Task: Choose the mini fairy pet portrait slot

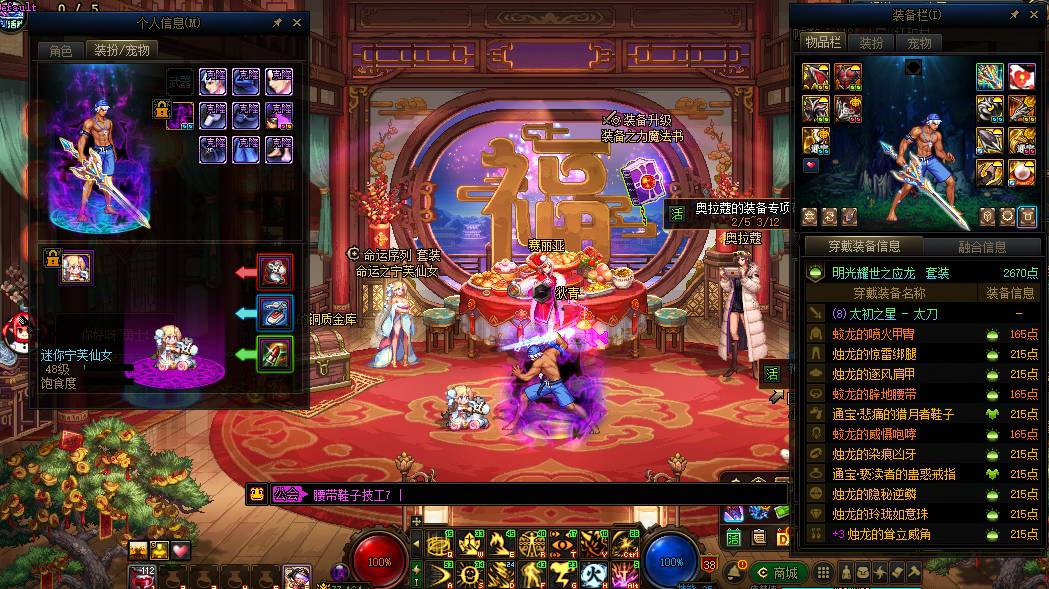Action: 76,267
